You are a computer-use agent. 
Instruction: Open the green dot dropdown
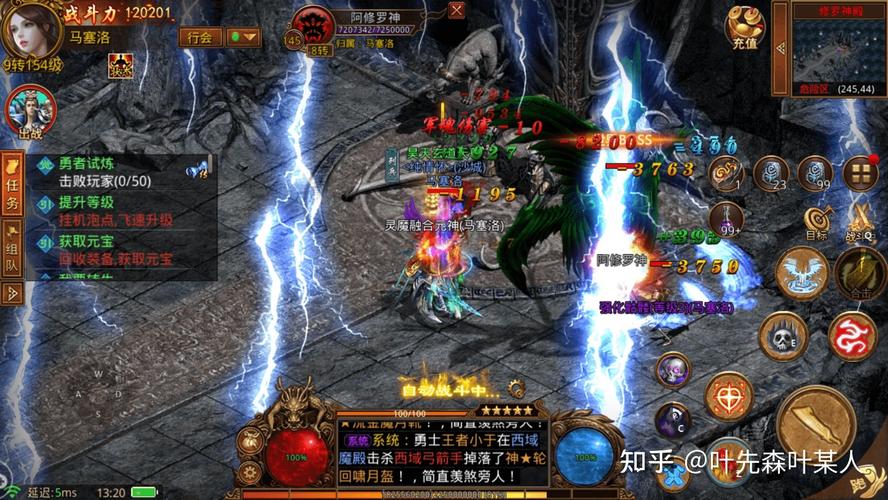(x=242, y=37)
